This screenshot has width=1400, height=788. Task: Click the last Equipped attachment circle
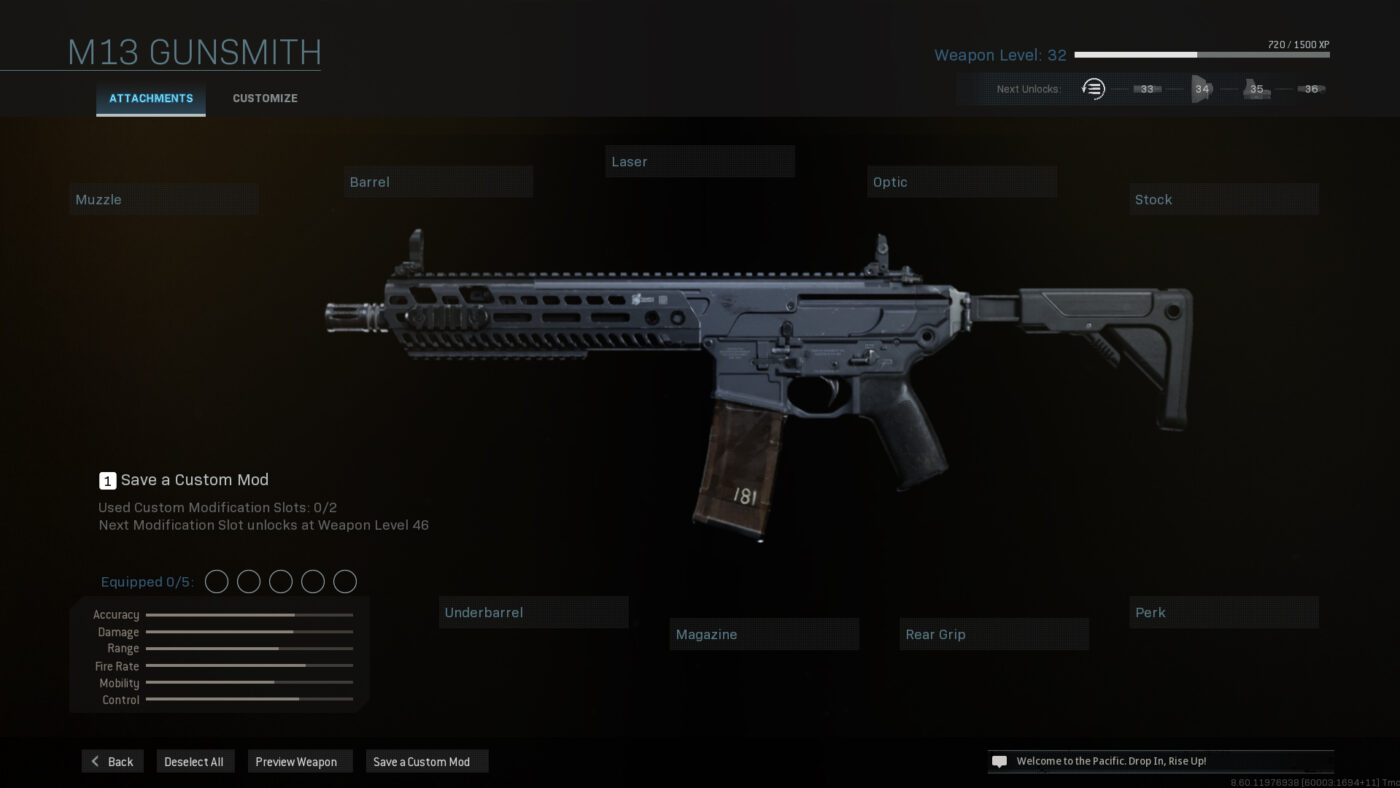[344, 581]
